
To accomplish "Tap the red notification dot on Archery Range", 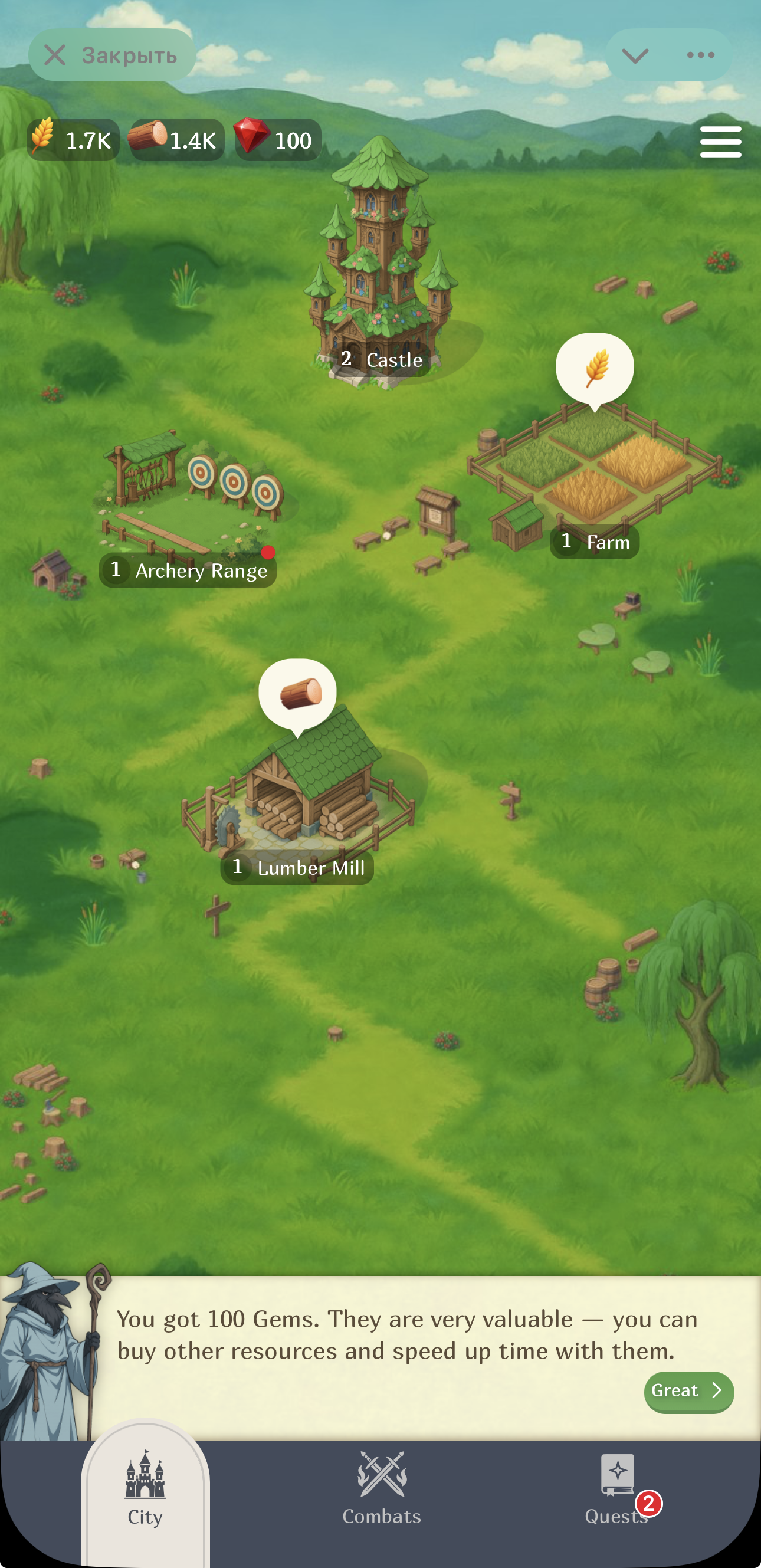I will coord(268,553).
